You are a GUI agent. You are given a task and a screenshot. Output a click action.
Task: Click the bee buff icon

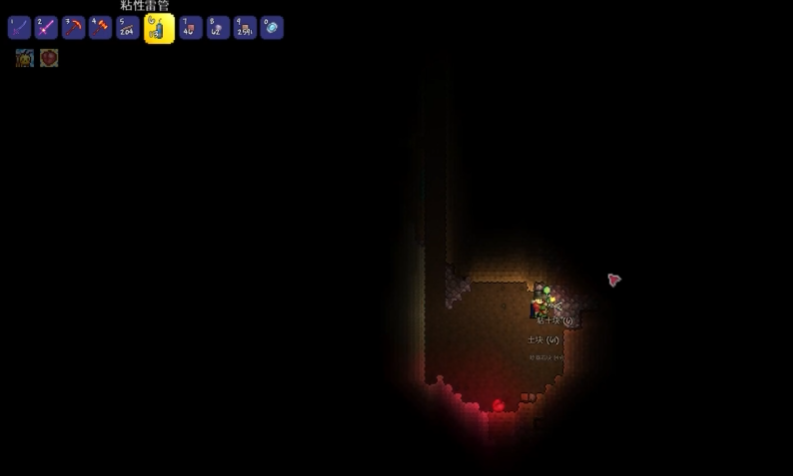tap(24, 58)
